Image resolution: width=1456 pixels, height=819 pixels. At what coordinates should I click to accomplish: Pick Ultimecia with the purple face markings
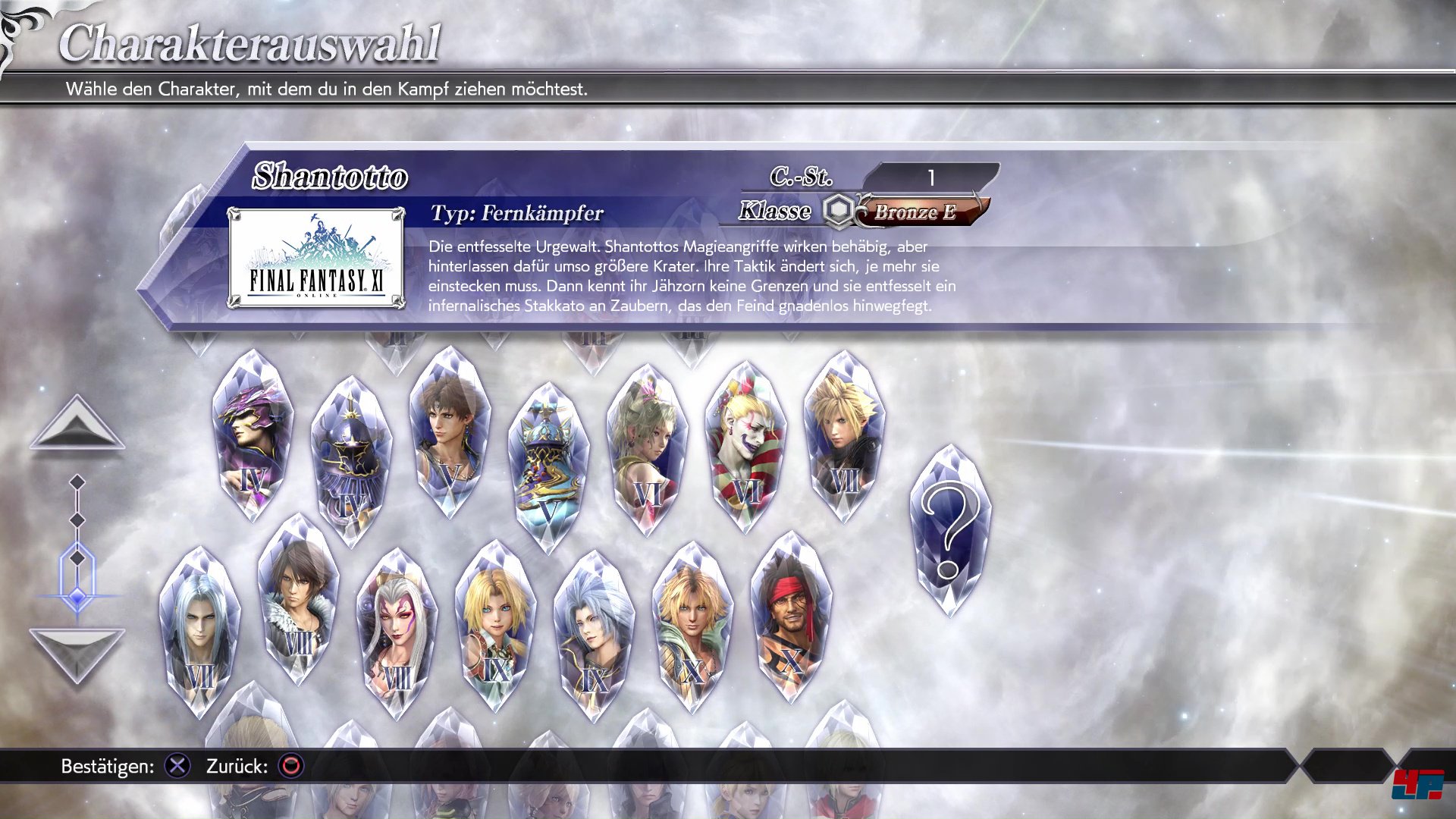click(397, 634)
